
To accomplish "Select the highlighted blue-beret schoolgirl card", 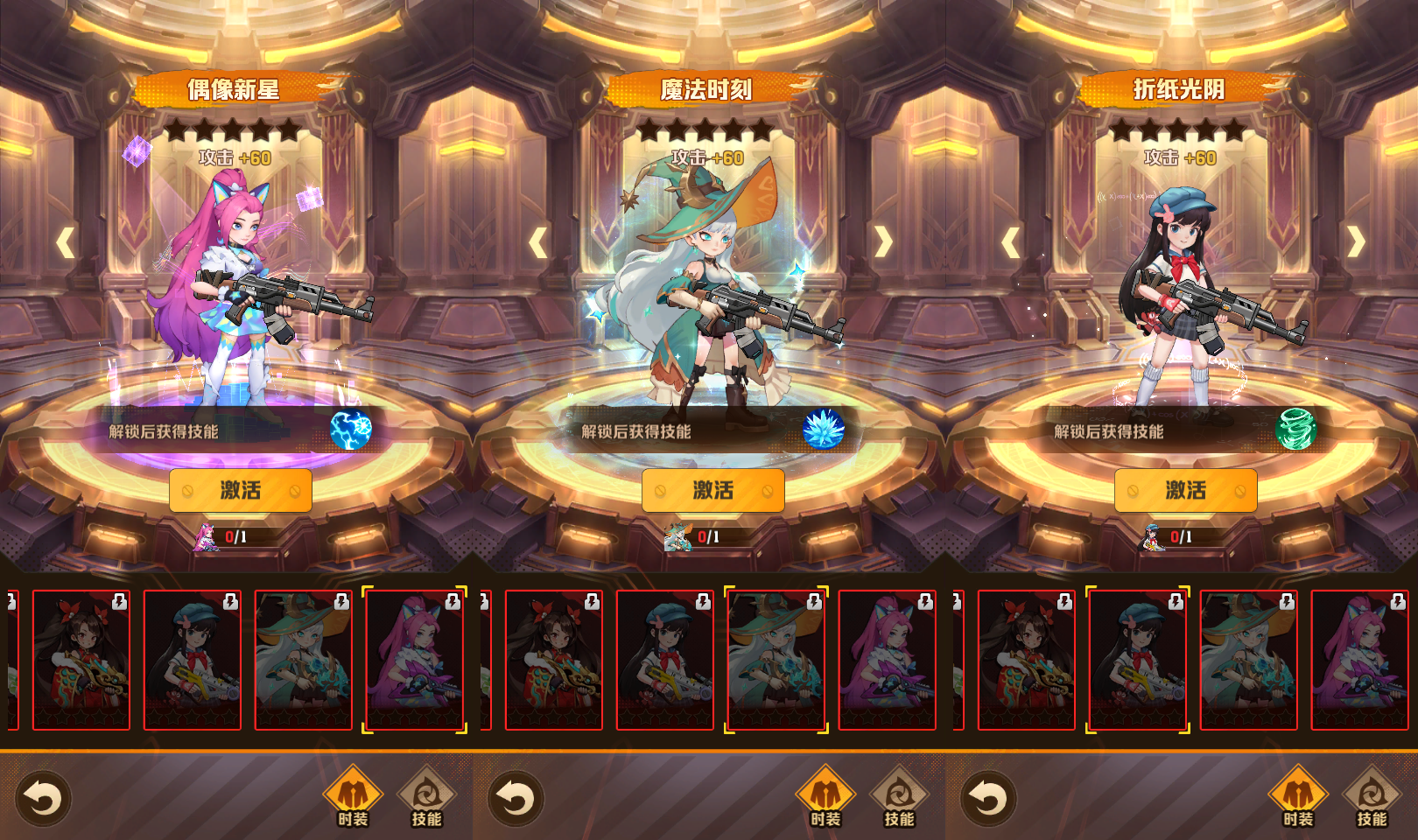I will tap(1138, 660).
